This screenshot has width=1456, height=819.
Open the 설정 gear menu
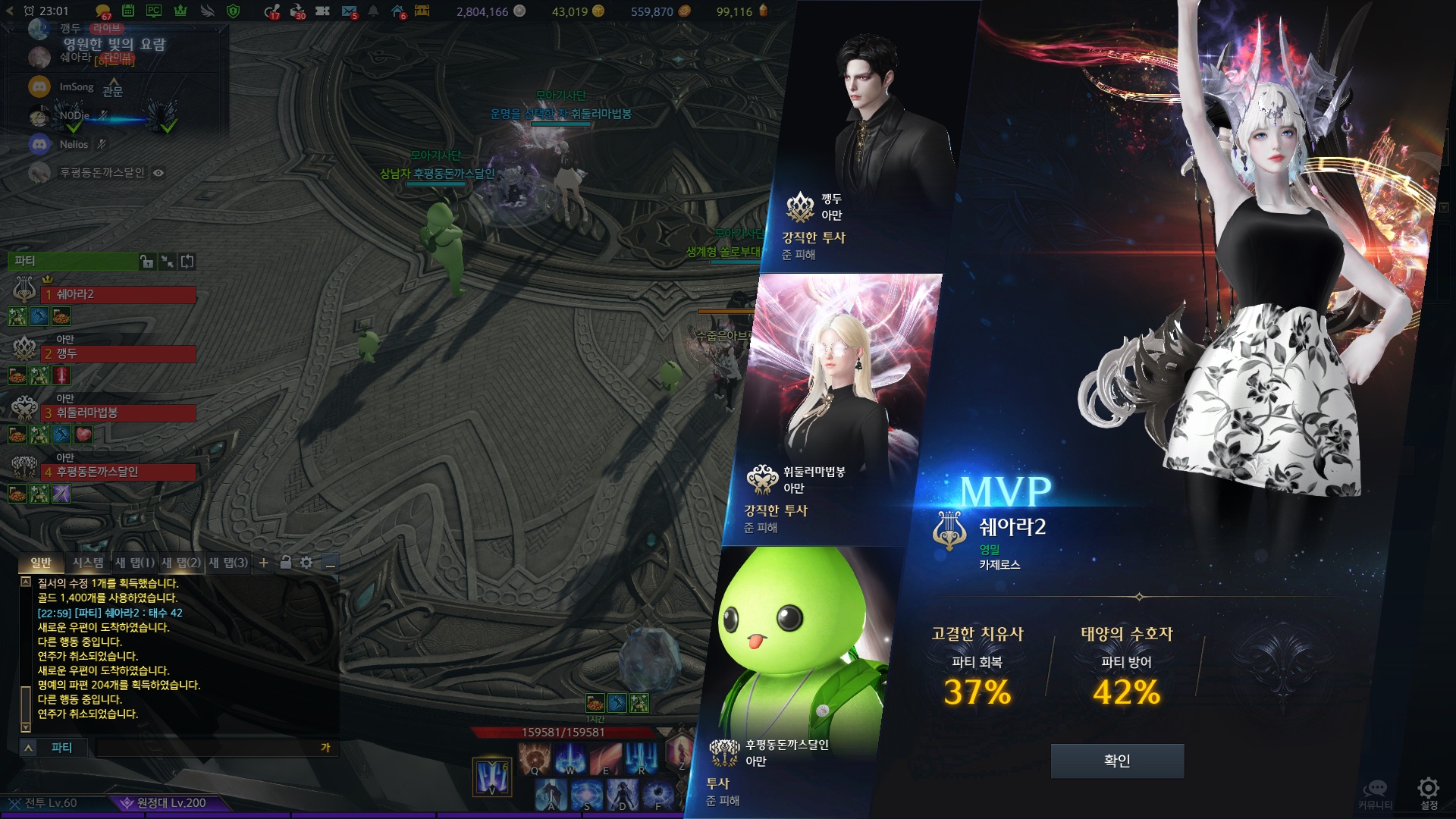coord(1429,790)
